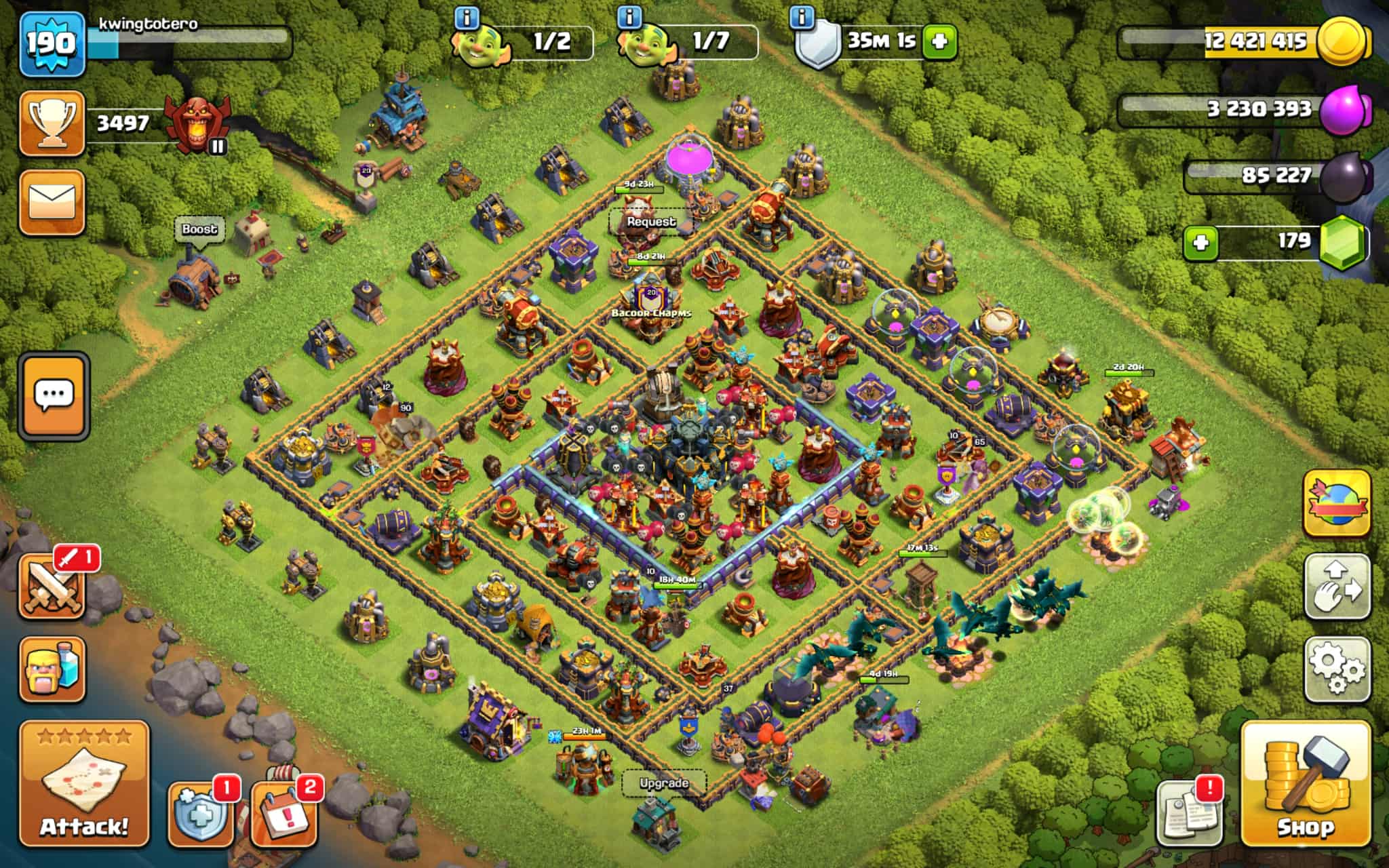The height and width of the screenshot is (868, 1389).
Task: Open the globe with ribbon button
Action: click(1337, 503)
